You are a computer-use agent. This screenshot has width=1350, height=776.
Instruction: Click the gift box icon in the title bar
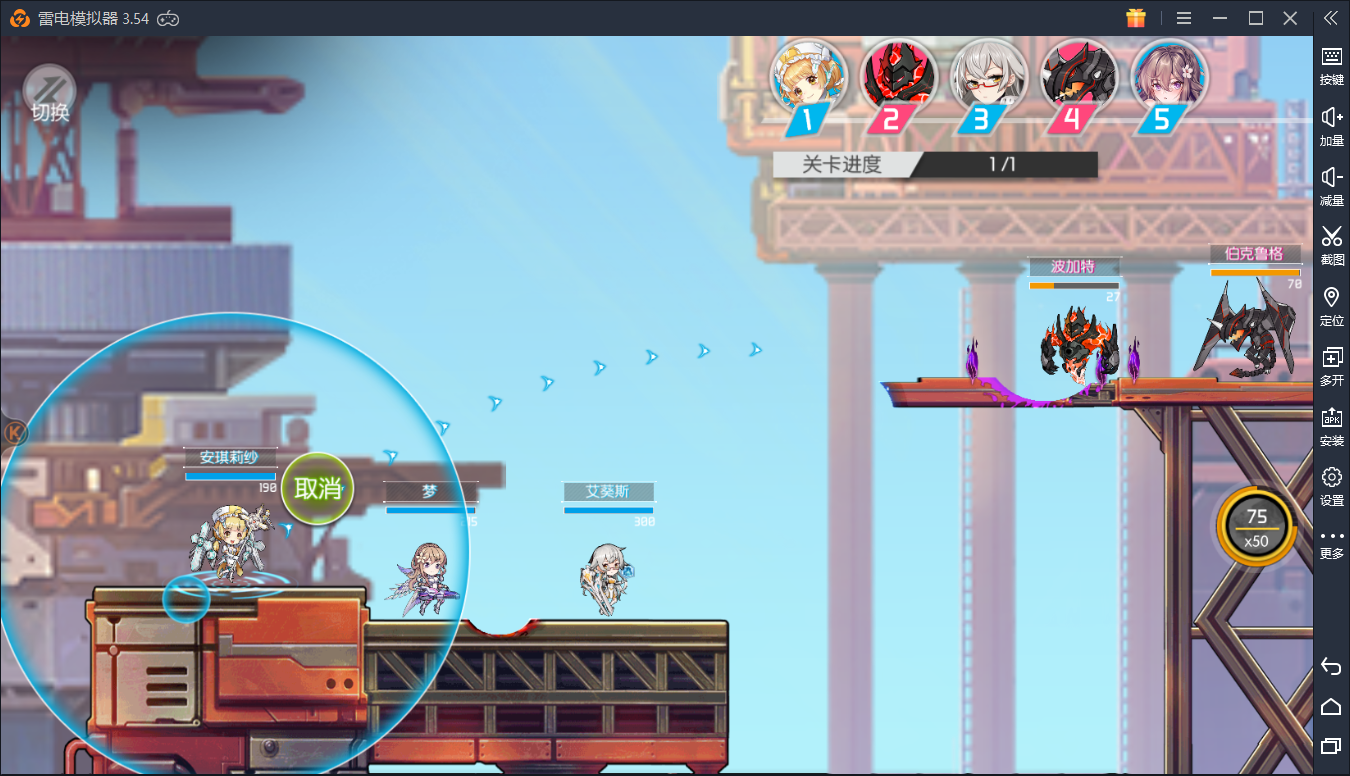point(1135,18)
